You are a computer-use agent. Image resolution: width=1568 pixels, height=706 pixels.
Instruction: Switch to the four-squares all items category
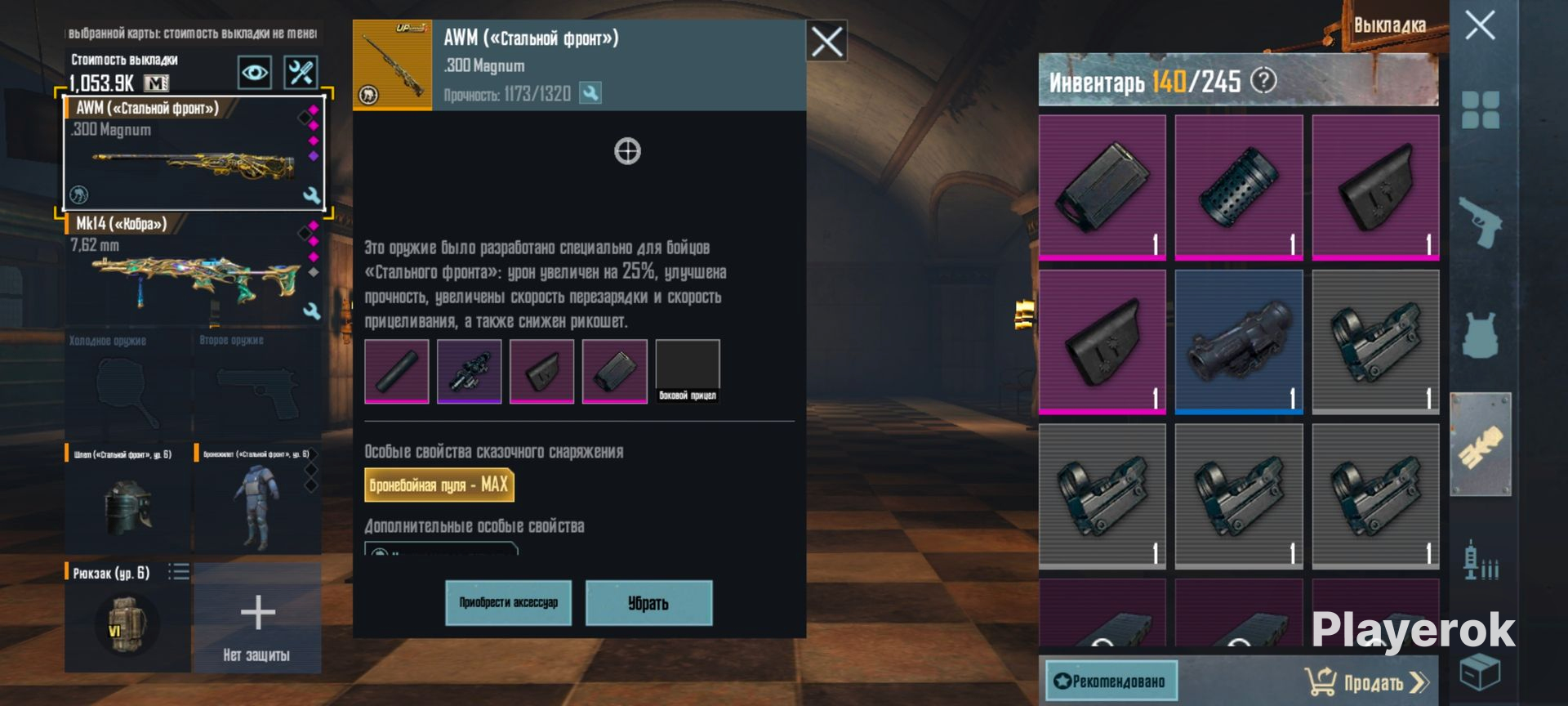click(1480, 110)
